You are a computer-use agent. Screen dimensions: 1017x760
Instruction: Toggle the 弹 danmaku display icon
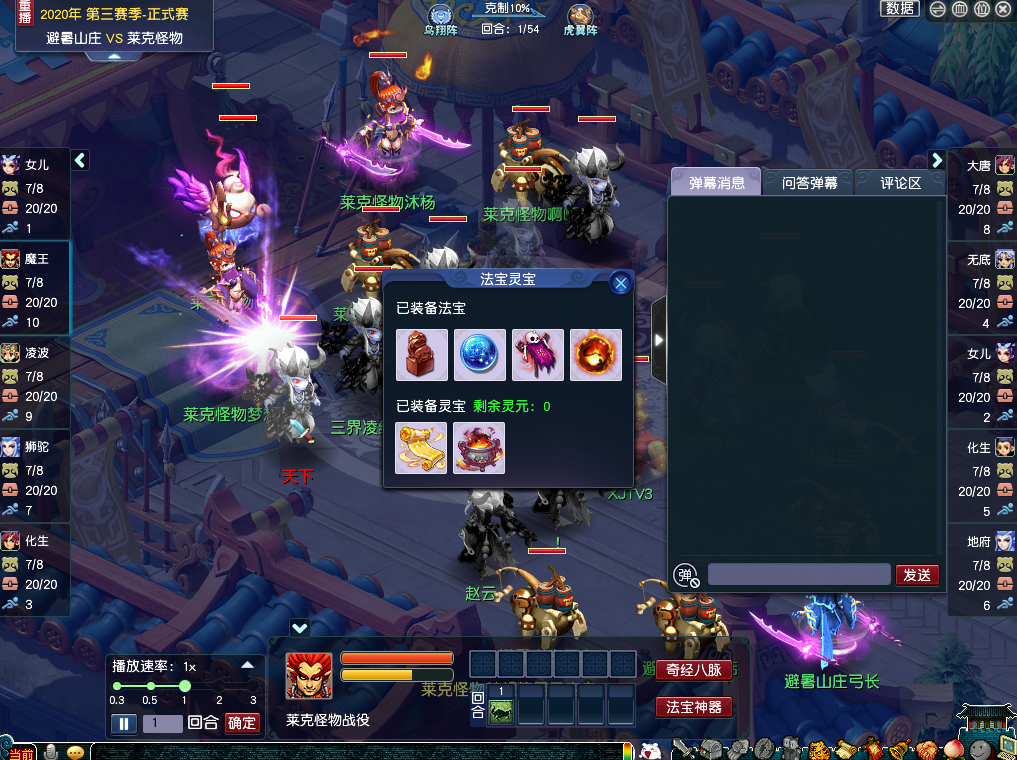click(685, 575)
